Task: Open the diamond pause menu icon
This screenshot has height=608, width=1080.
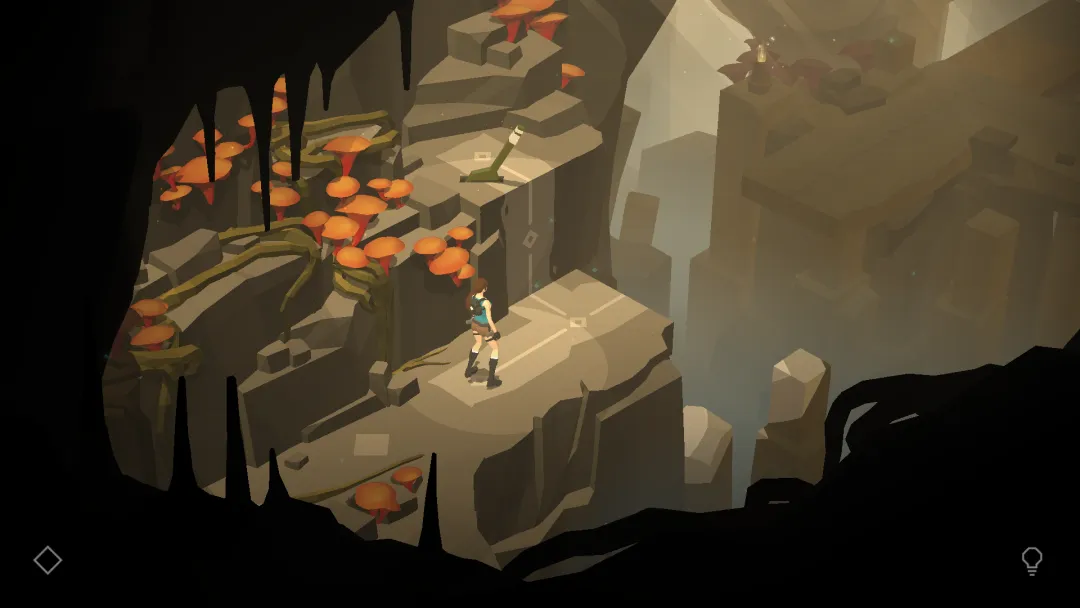Action: point(47,560)
